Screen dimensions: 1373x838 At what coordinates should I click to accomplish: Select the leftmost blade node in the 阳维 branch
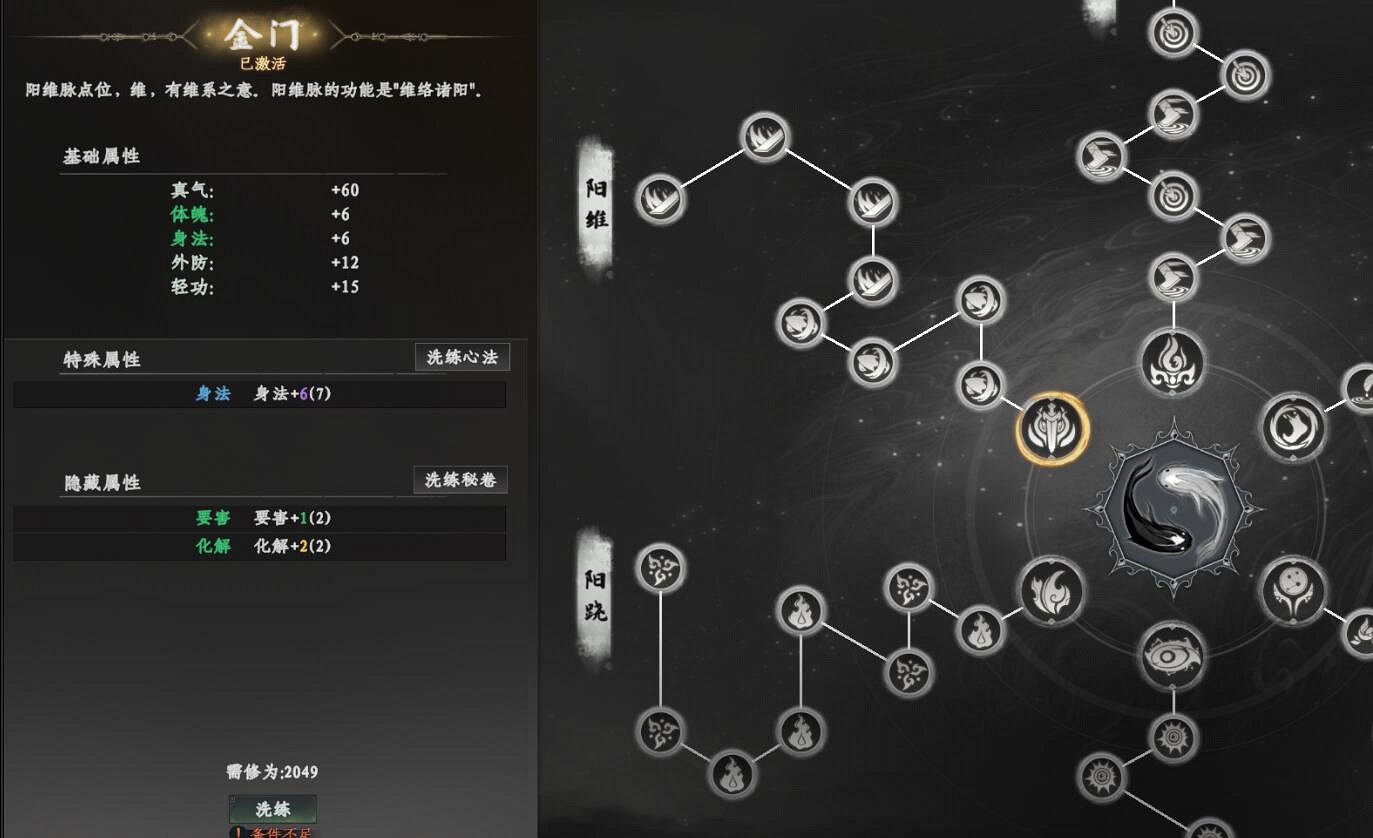(x=660, y=200)
